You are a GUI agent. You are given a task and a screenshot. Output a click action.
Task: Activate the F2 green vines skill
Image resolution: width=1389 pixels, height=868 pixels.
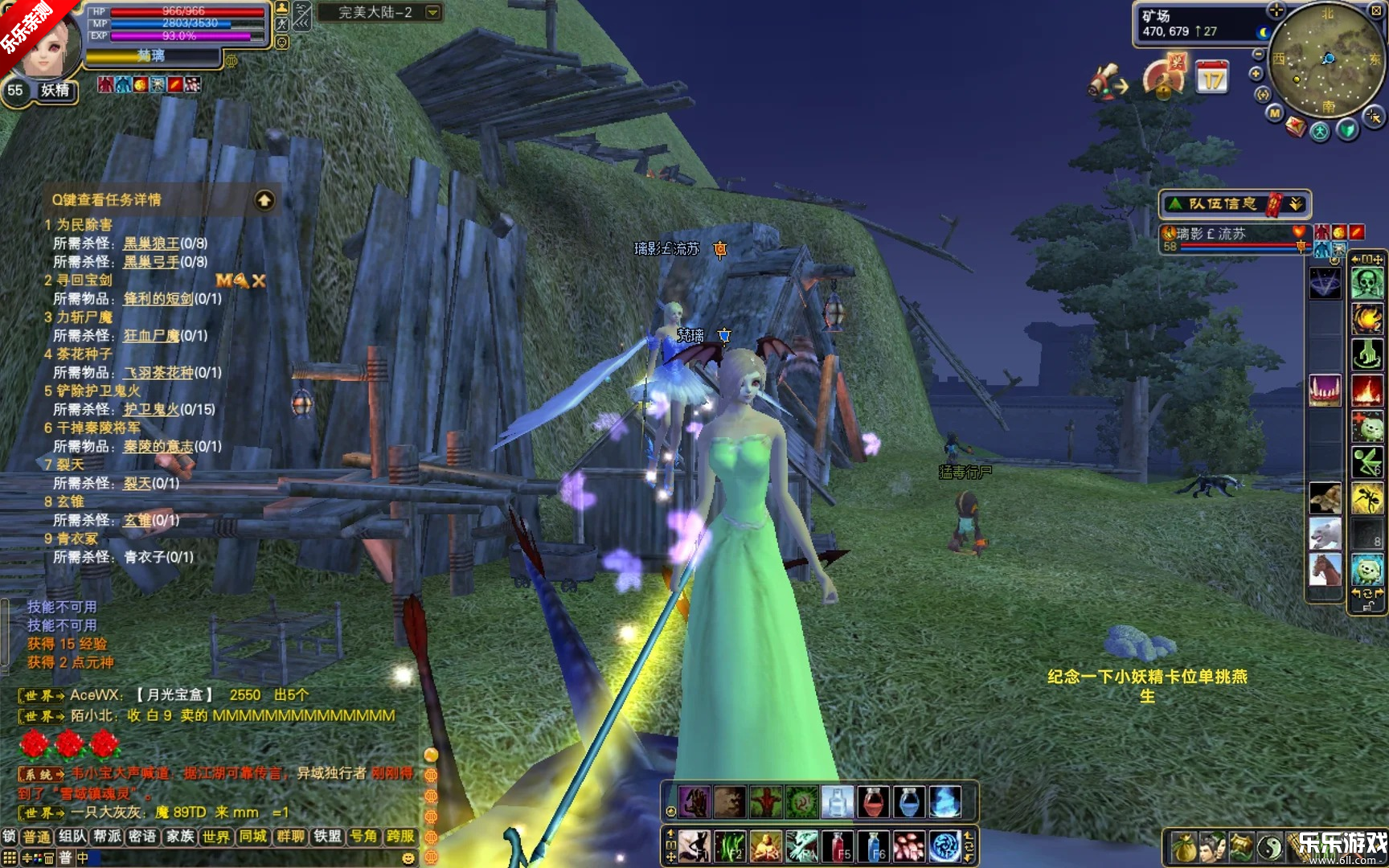coord(729,847)
